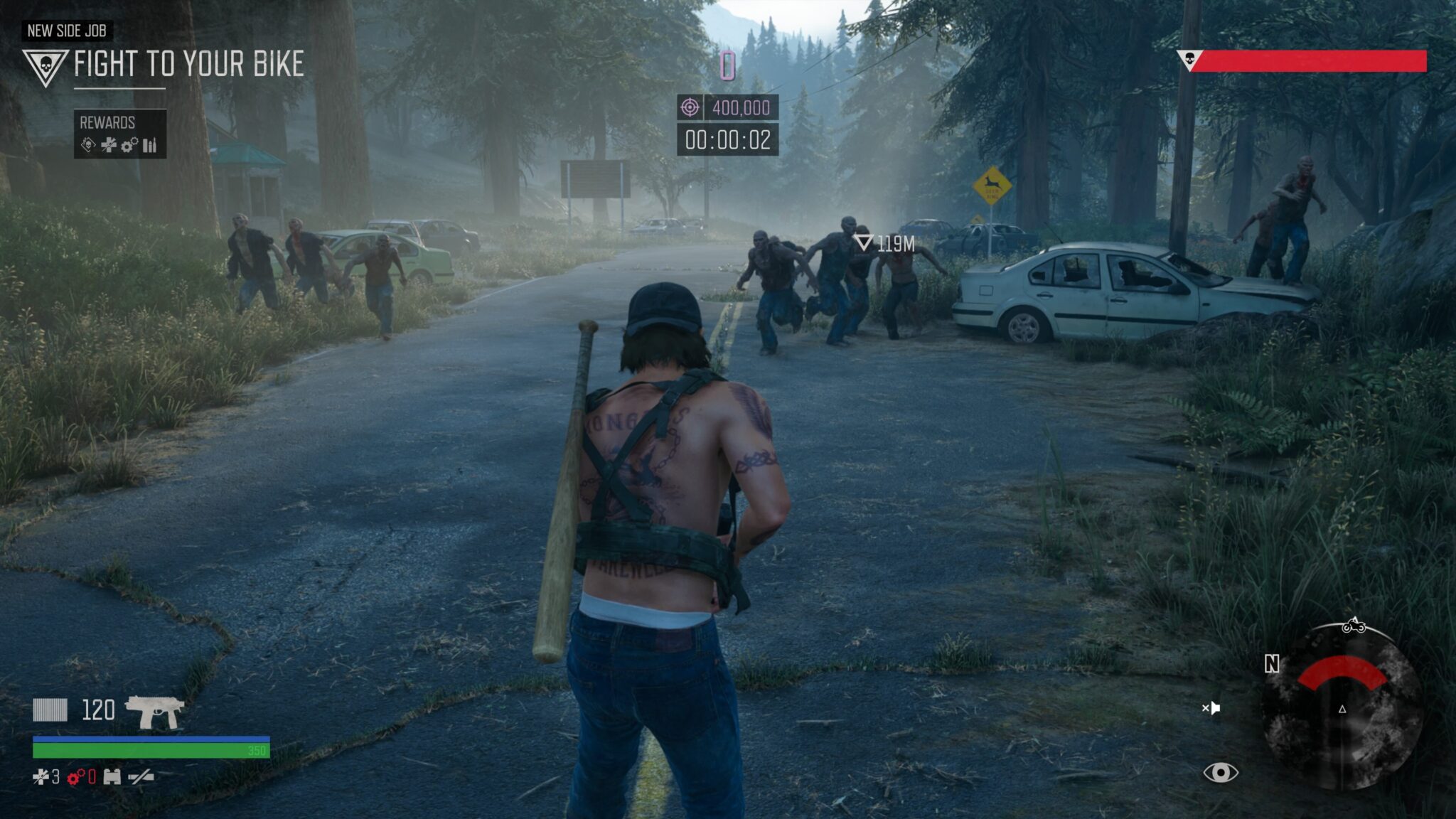Activate the binoculars icon
This screenshot has width=1456, height=819.
(x=112, y=777)
